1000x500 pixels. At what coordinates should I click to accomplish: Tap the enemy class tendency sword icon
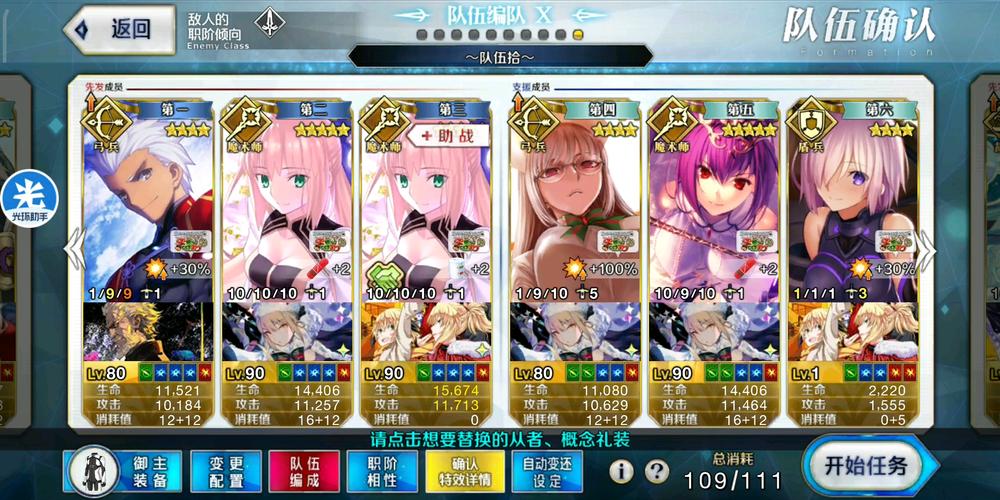267,22
